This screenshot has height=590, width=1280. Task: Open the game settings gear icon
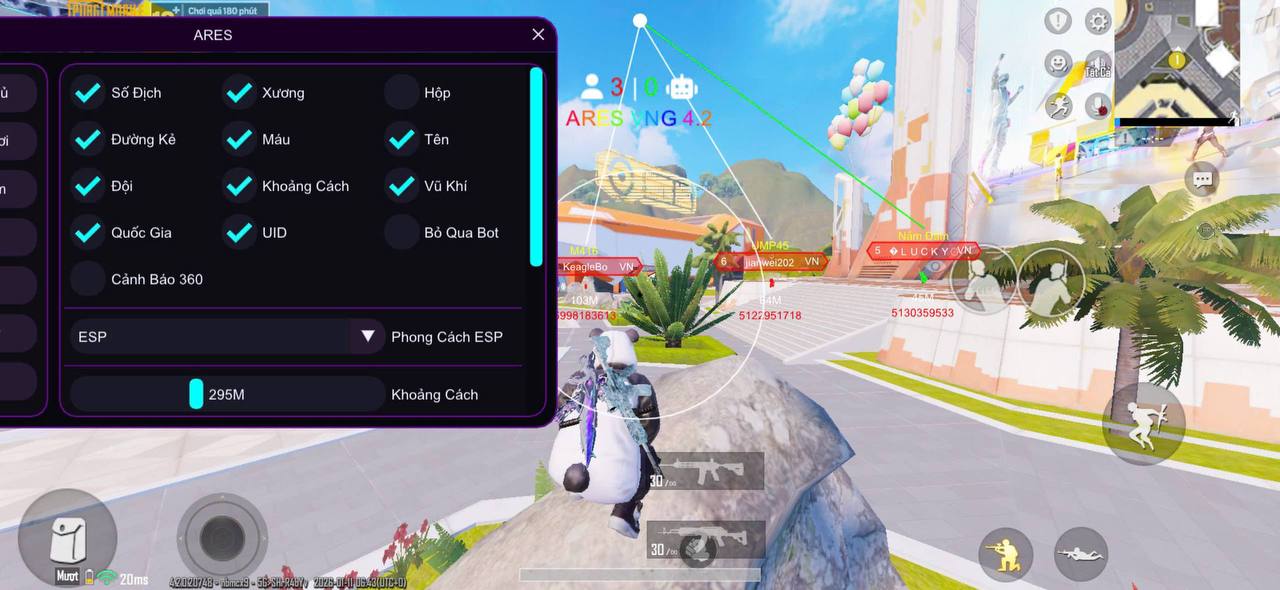click(x=1098, y=21)
